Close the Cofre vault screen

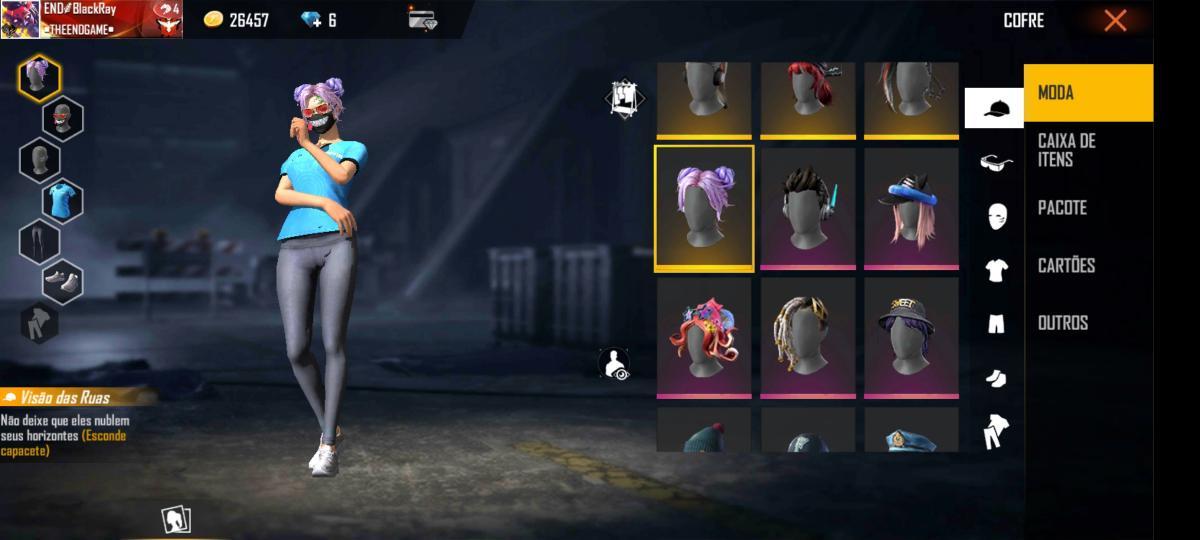point(1115,21)
